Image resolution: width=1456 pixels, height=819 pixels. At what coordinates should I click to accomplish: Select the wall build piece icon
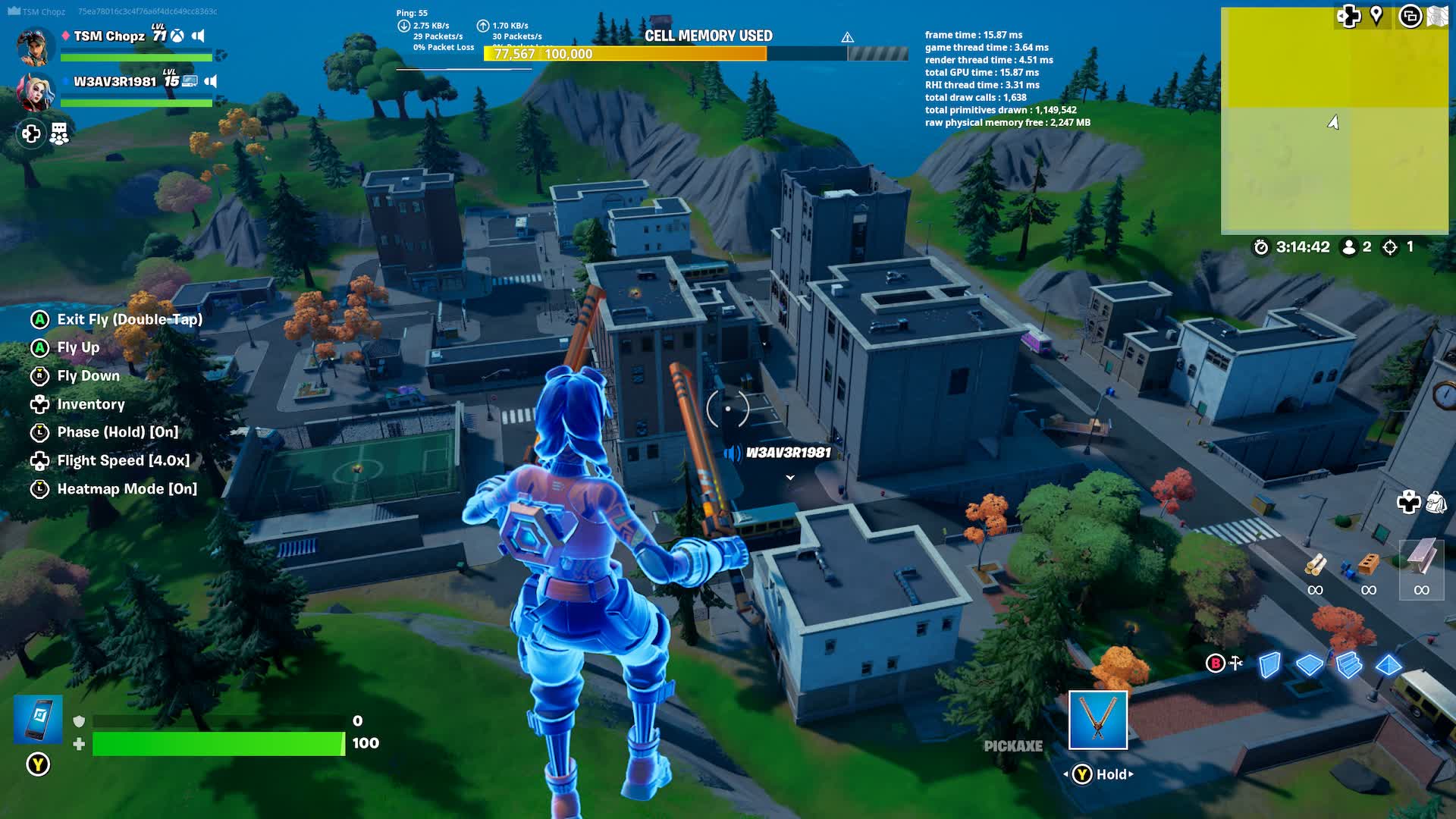click(x=1269, y=665)
